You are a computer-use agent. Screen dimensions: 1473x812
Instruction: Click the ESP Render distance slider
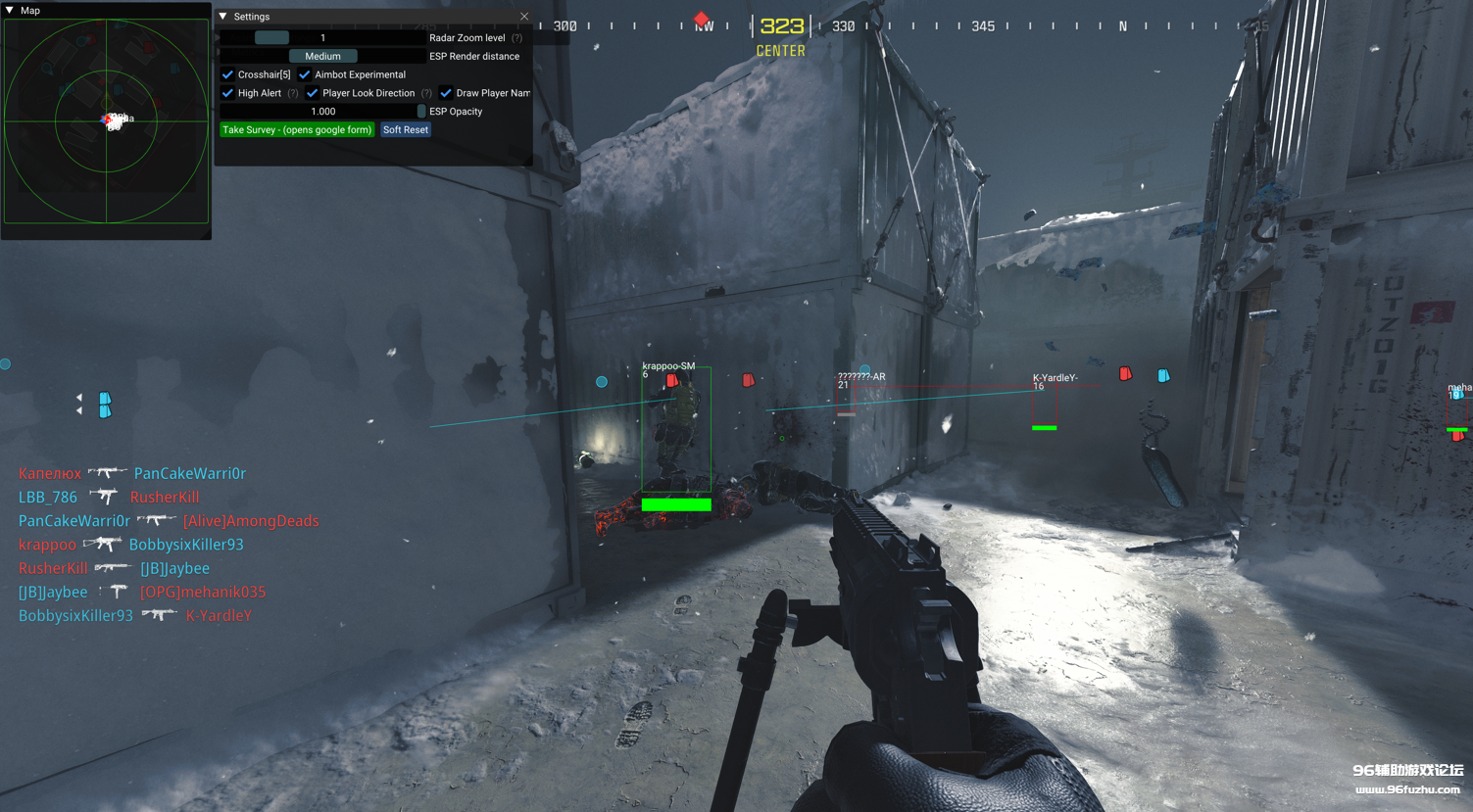point(322,57)
